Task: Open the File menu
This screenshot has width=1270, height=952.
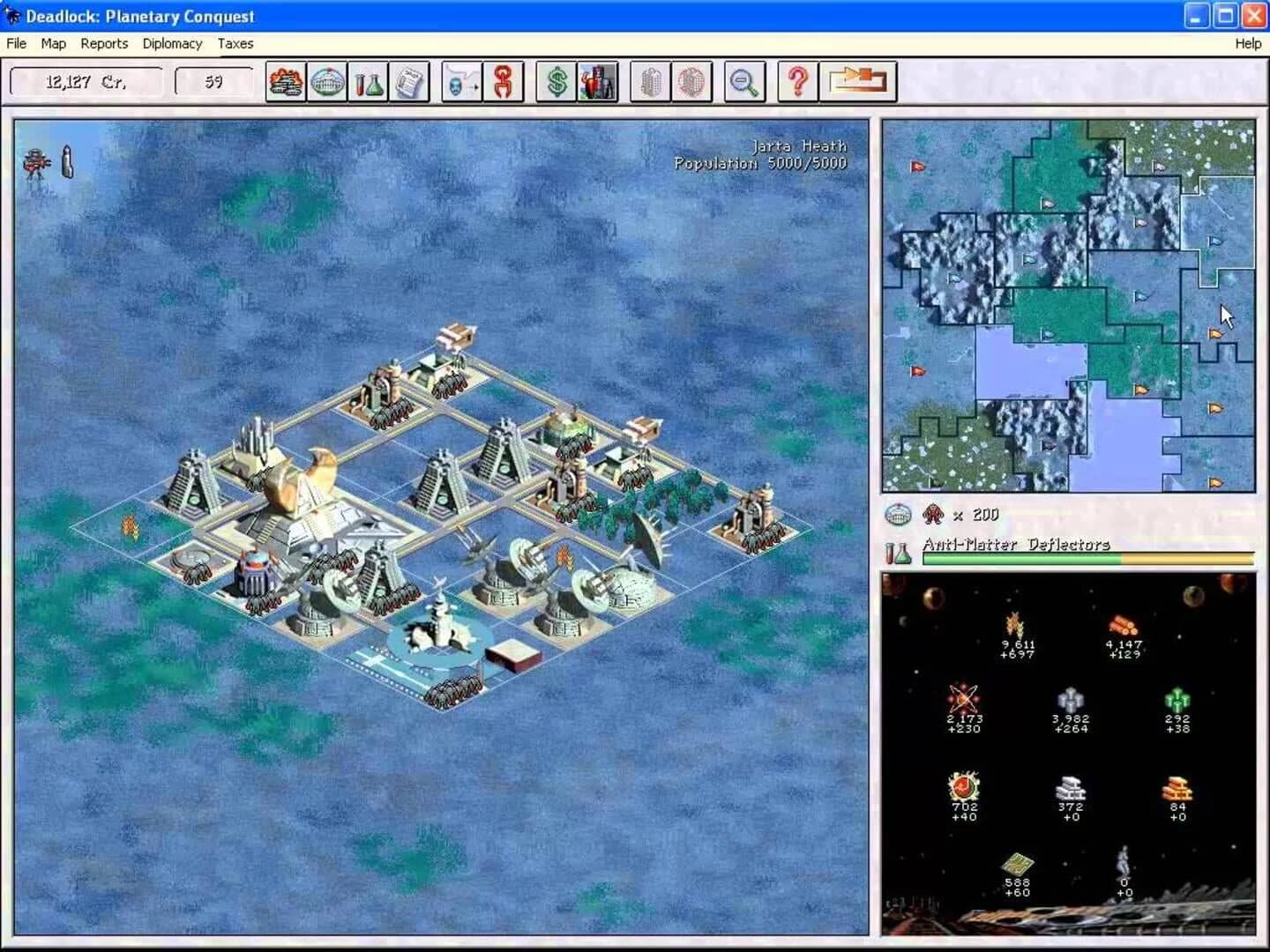Action: [x=15, y=43]
